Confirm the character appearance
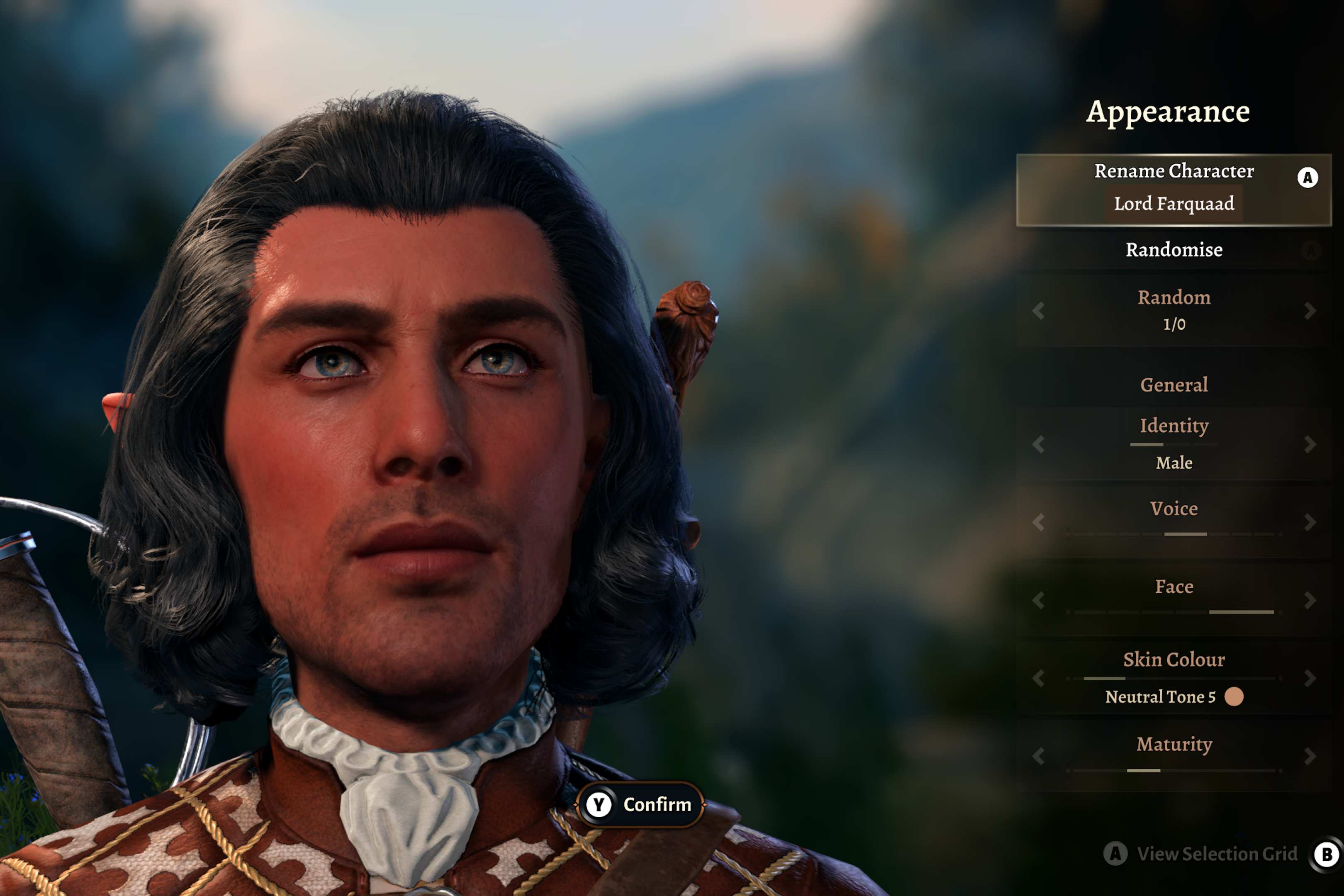 [x=640, y=804]
